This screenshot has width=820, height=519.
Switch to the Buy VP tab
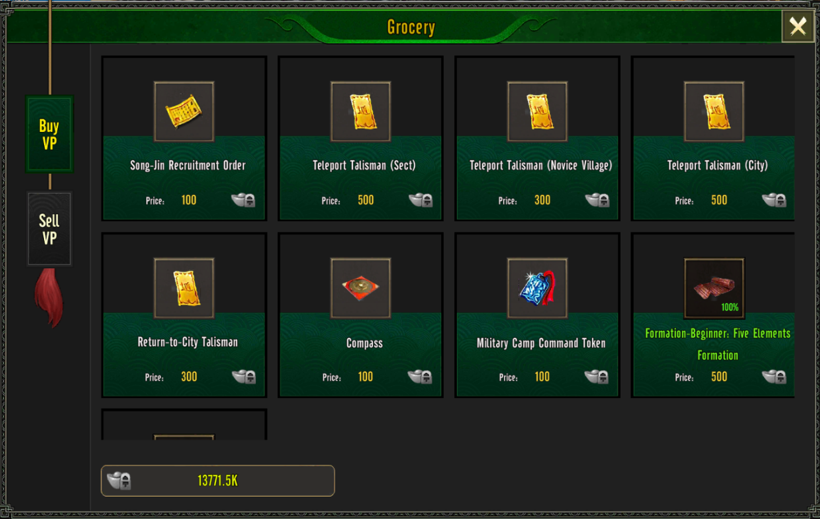pyautogui.click(x=49, y=135)
